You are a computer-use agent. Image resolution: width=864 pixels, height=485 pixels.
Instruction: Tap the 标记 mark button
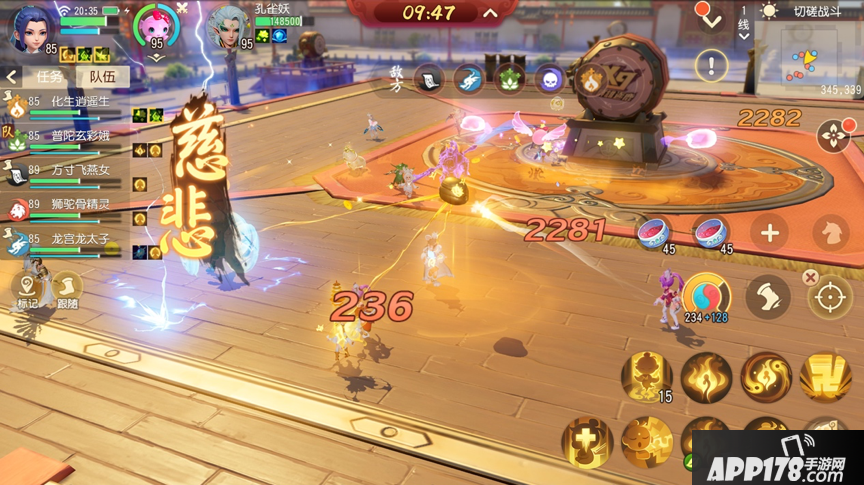click(27, 291)
